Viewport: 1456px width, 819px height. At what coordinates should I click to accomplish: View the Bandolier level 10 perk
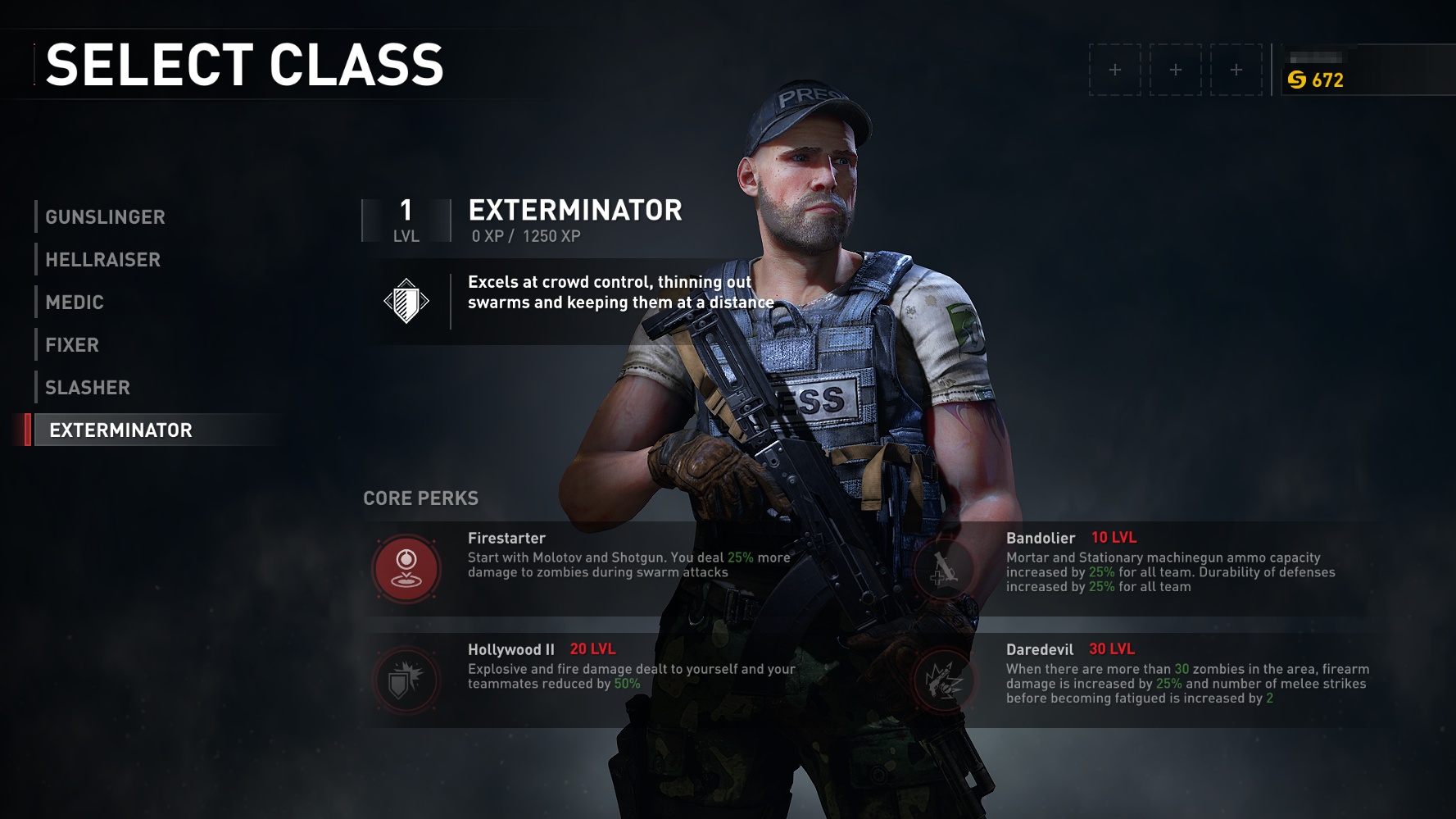945,567
